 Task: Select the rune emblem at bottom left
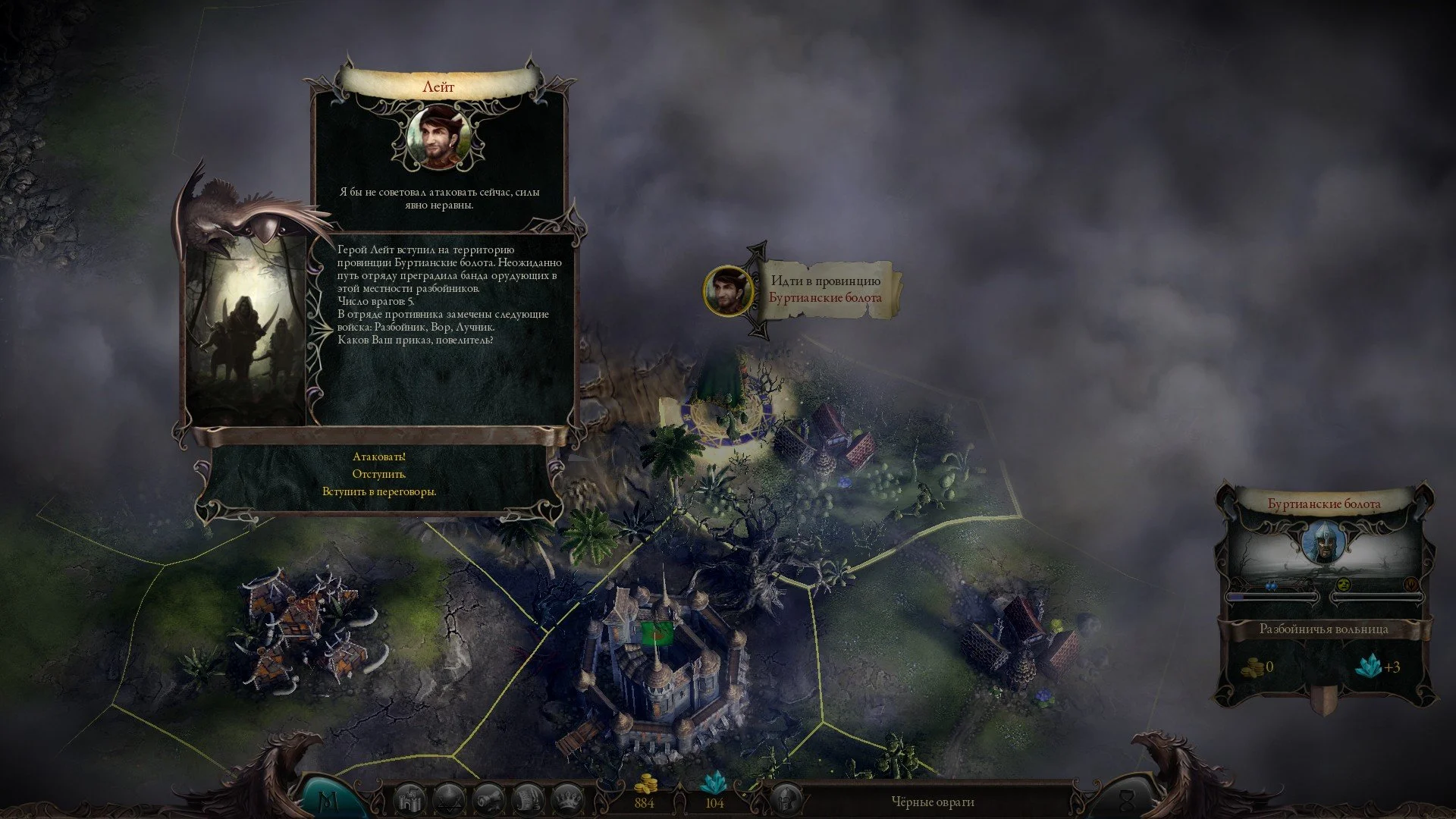coord(328,796)
